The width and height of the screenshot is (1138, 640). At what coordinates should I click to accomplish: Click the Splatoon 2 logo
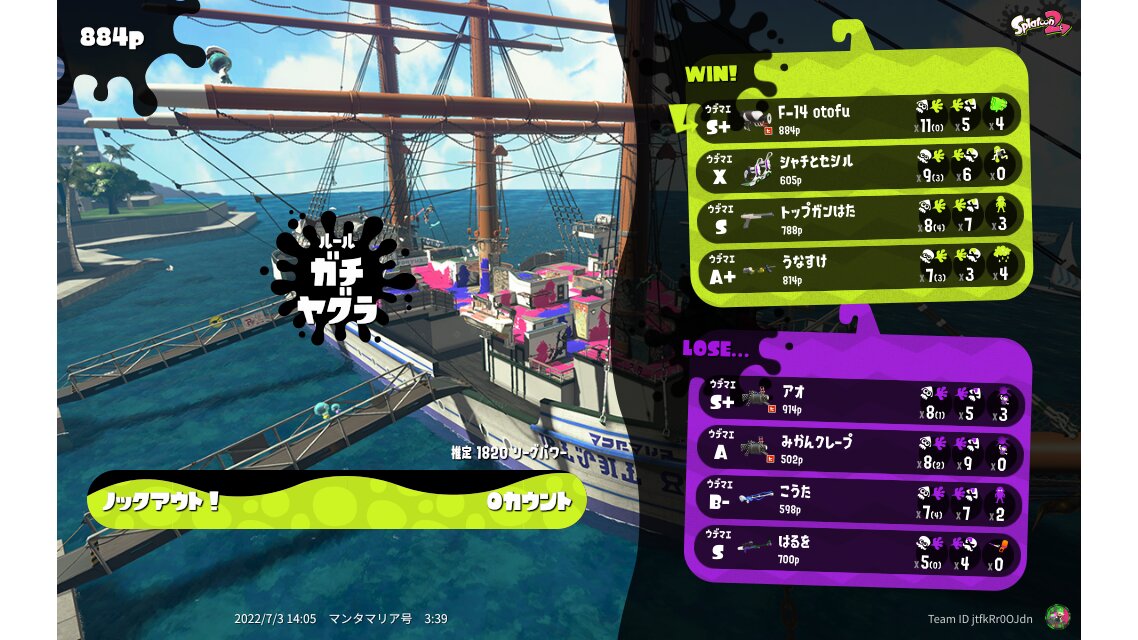pos(1041,22)
